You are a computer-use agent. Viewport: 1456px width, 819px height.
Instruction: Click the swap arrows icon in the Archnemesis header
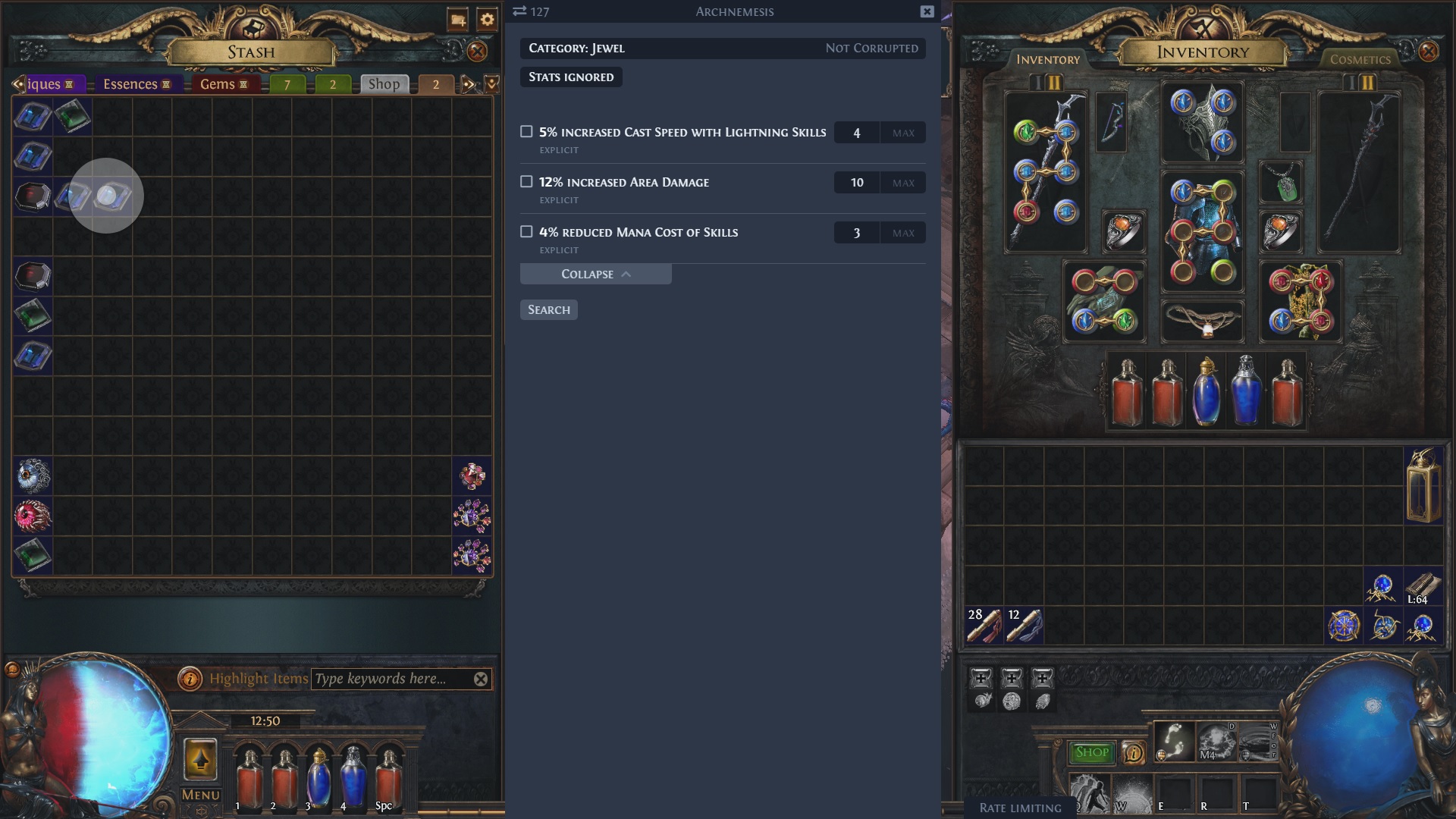[519, 11]
